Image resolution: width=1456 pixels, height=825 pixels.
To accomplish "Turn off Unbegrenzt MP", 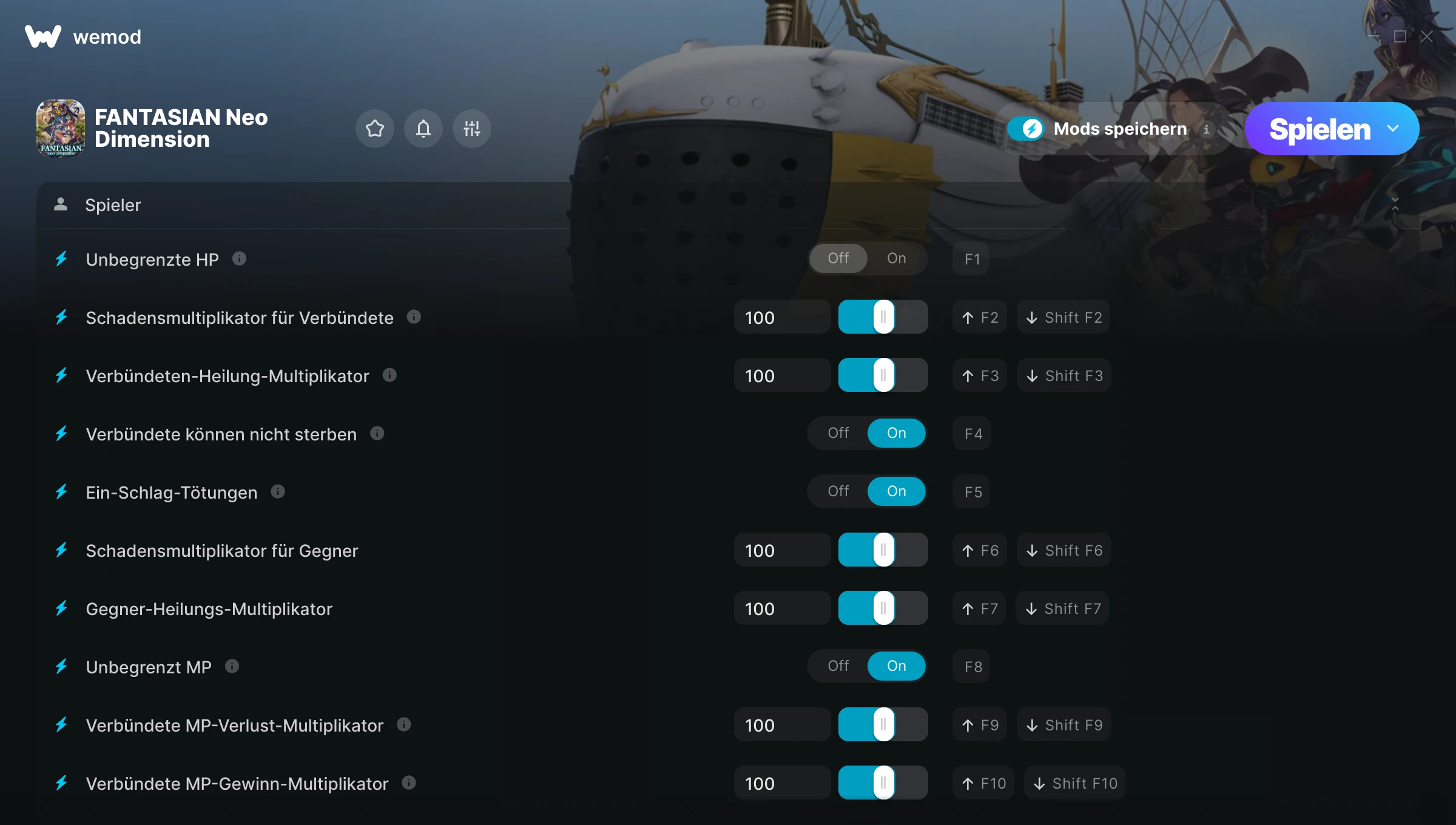I will click(x=838, y=665).
